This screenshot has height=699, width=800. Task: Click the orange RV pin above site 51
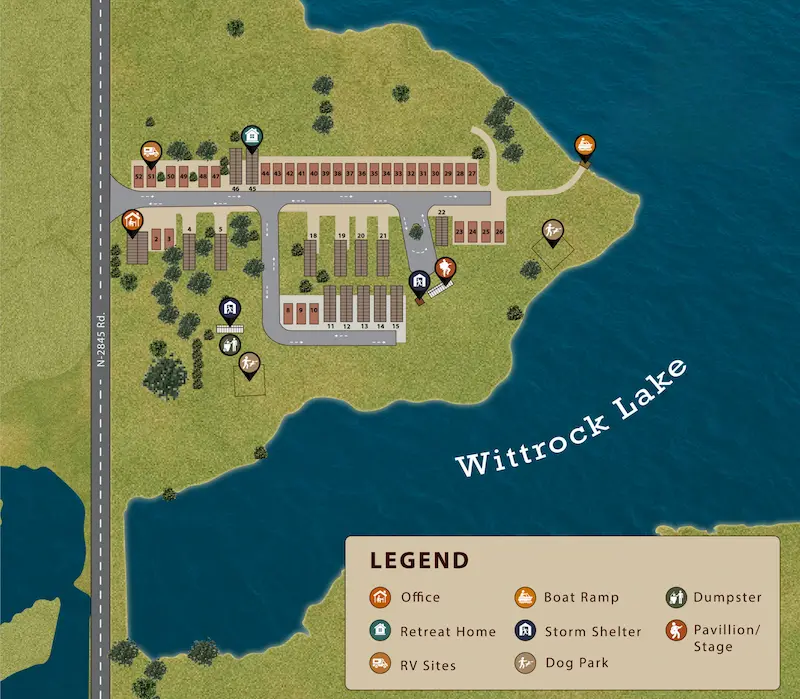click(151, 153)
